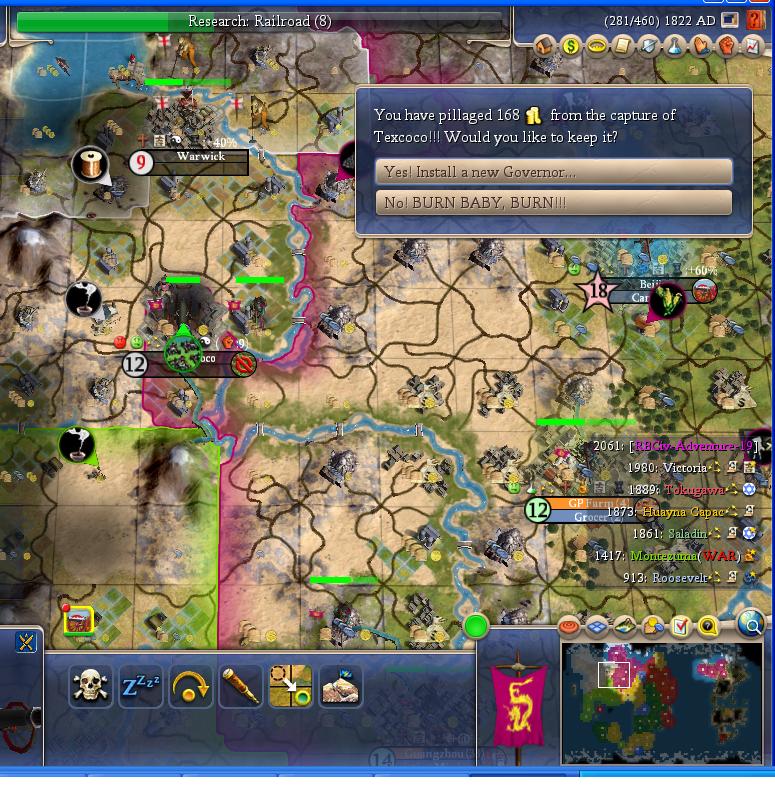Open the Civilopedia red question-mark book
This screenshot has width=775, height=800.
754,21
